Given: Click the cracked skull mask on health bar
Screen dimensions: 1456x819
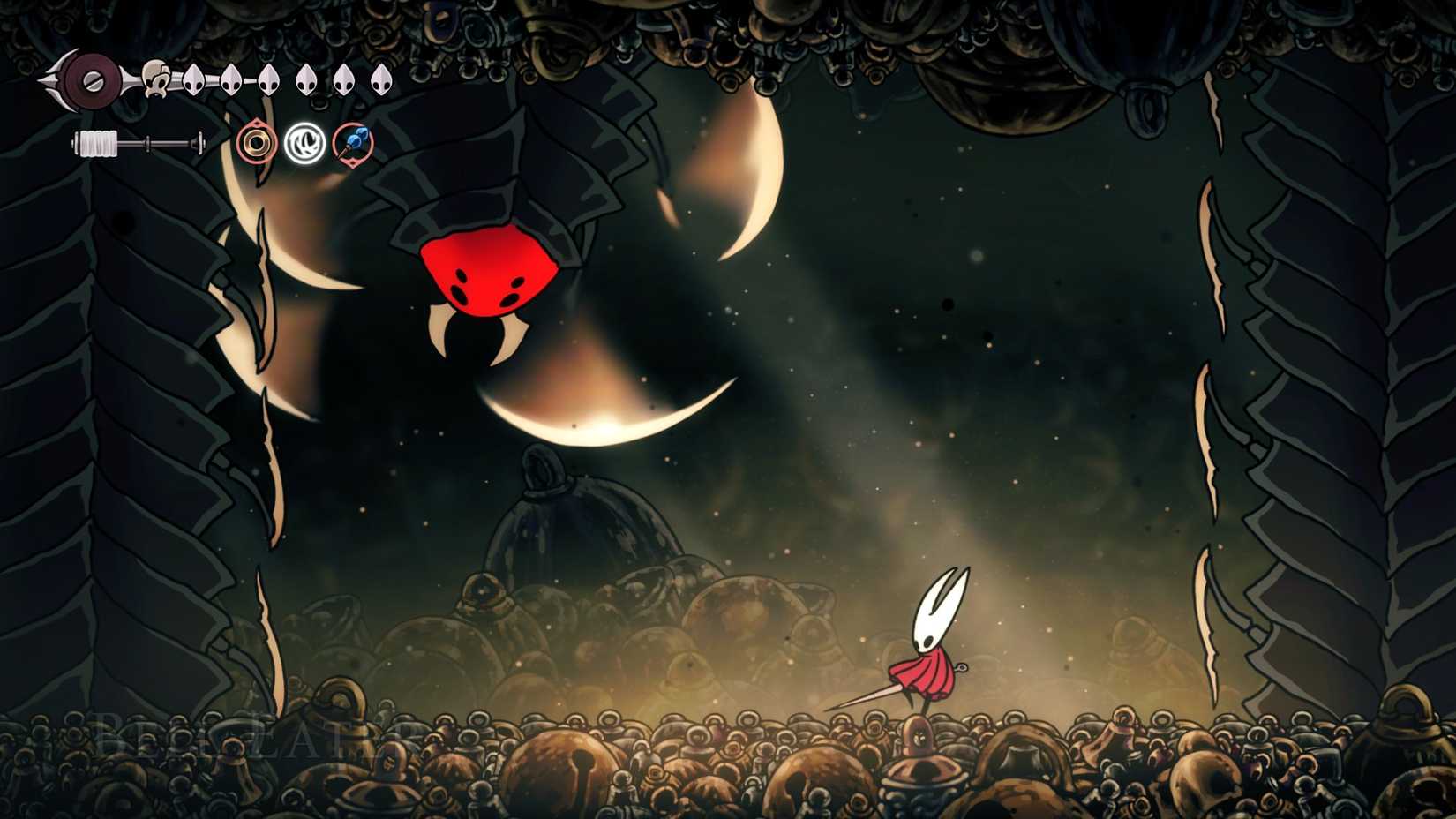Looking at the screenshot, I should 155,80.
